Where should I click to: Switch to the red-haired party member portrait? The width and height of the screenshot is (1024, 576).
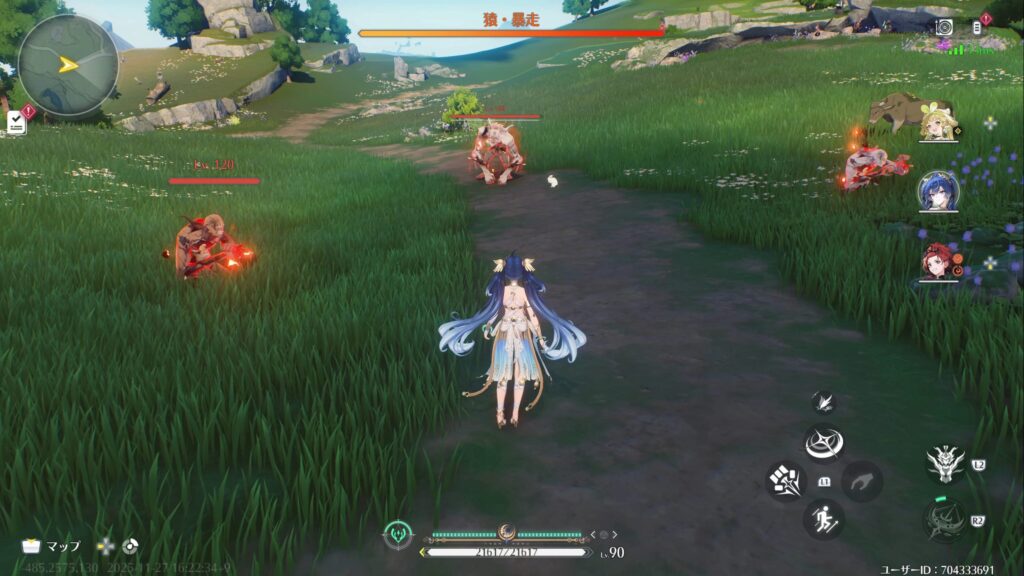tap(938, 262)
